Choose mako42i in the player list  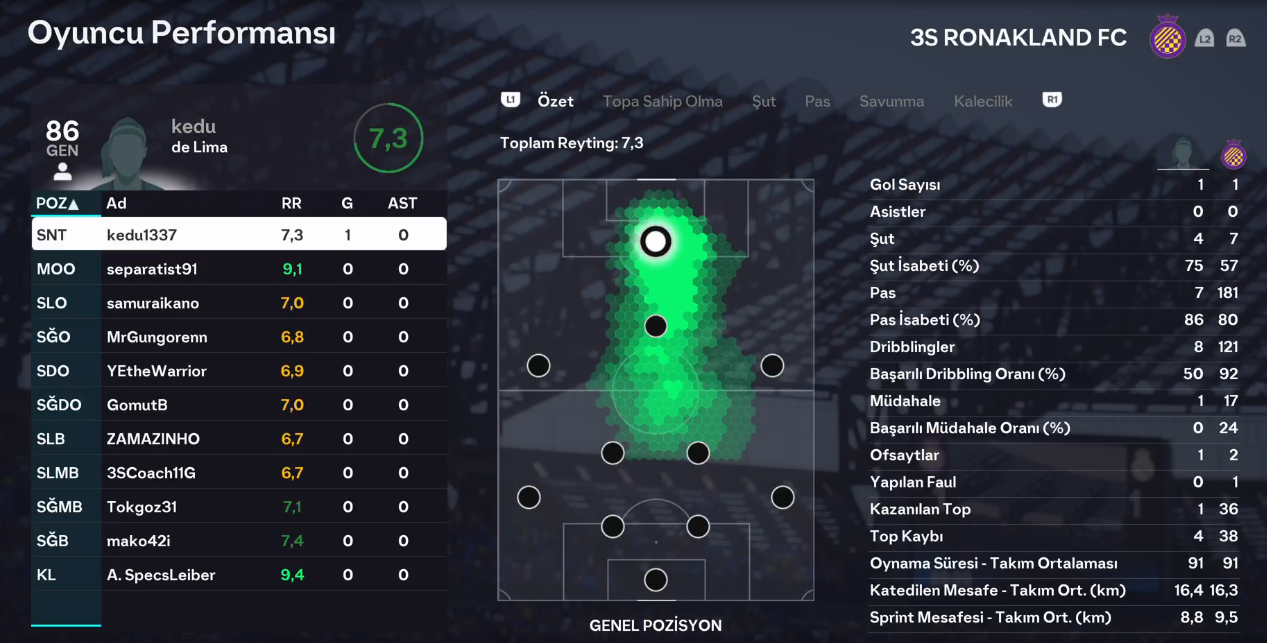239,541
